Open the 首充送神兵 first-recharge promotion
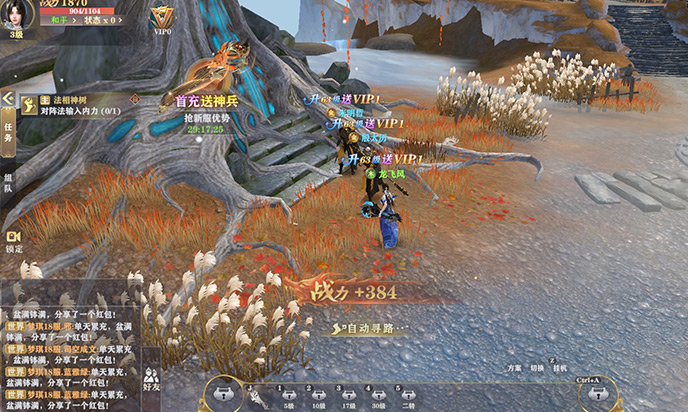The height and width of the screenshot is (412, 688). pos(205,100)
